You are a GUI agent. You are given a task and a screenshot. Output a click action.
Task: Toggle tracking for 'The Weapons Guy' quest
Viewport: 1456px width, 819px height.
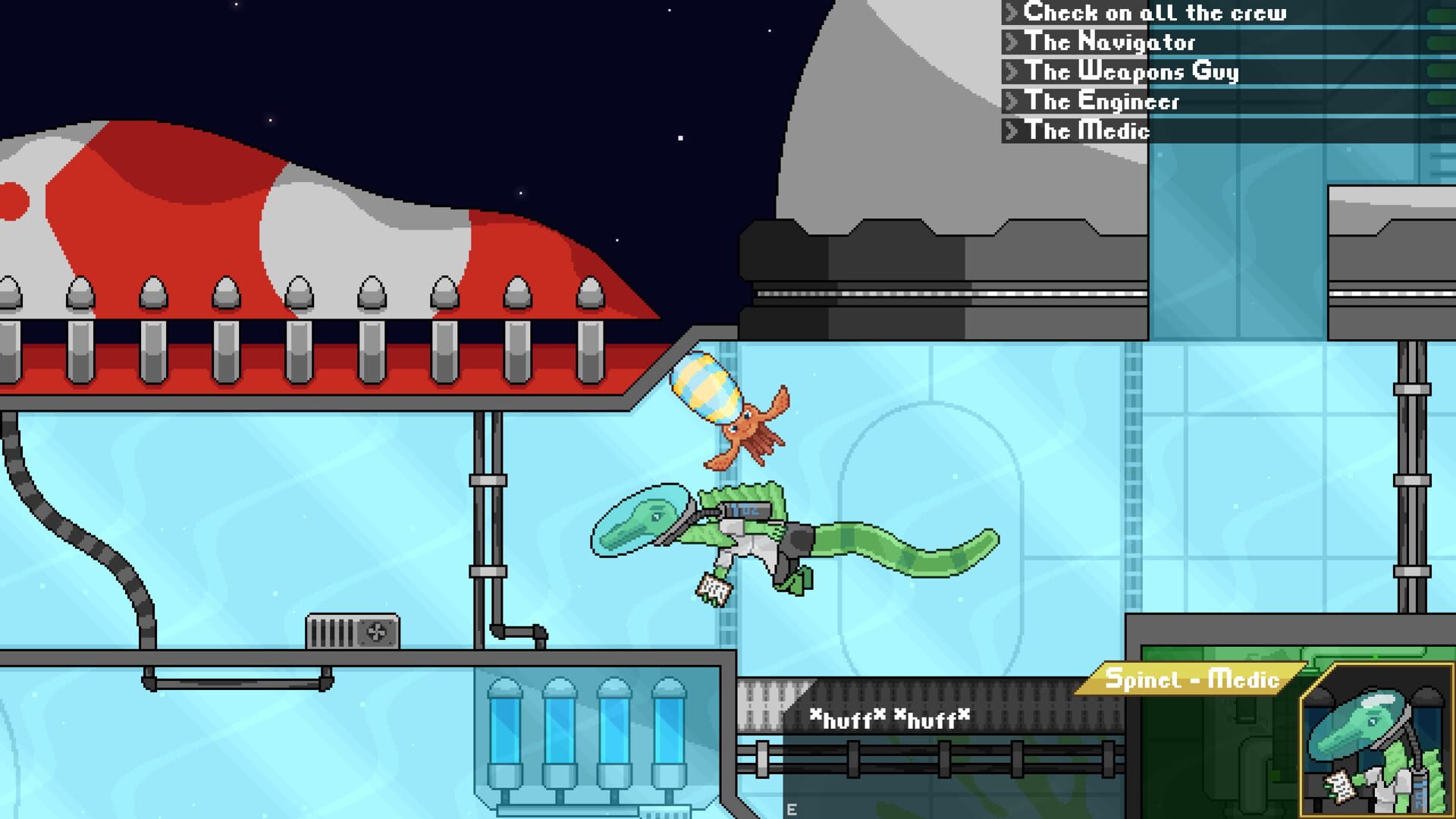pos(1011,72)
